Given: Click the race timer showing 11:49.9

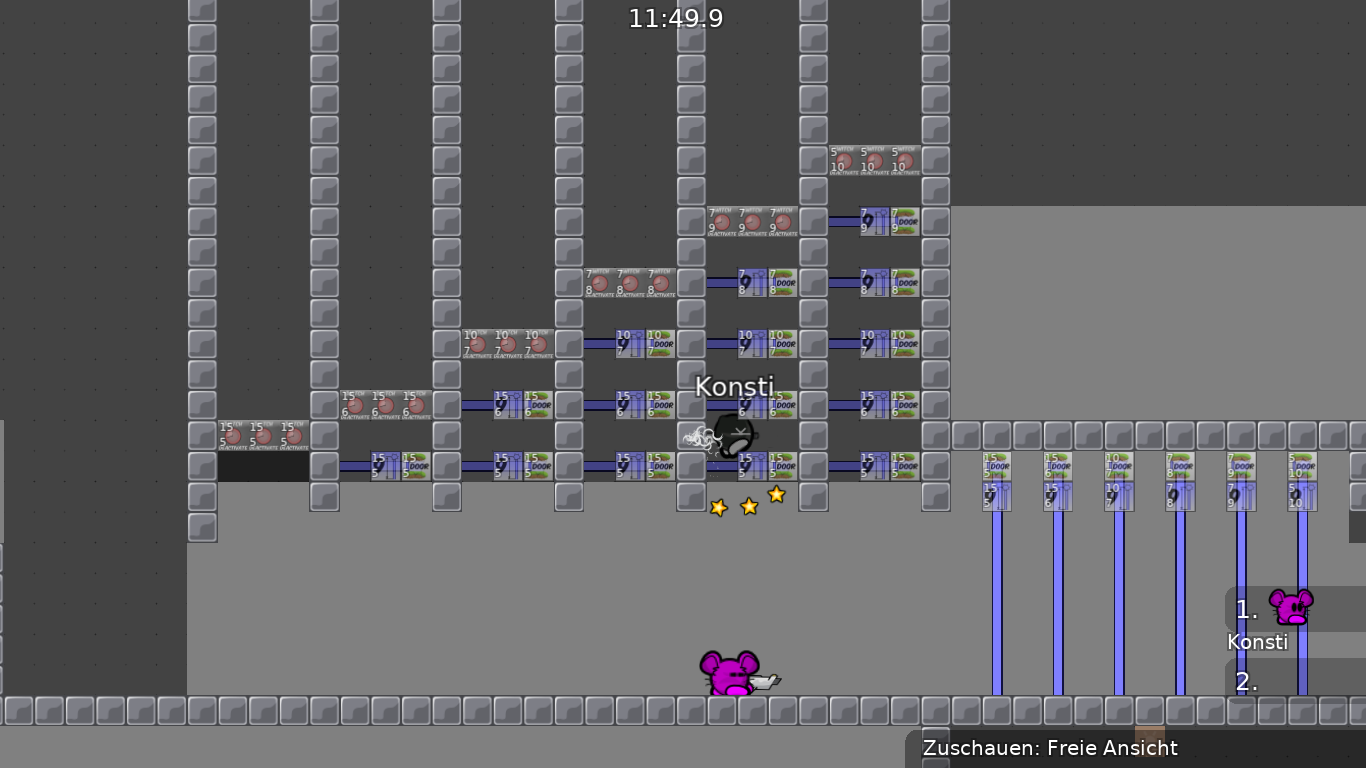Looking at the screenshot, I should (x=677, y=17).
